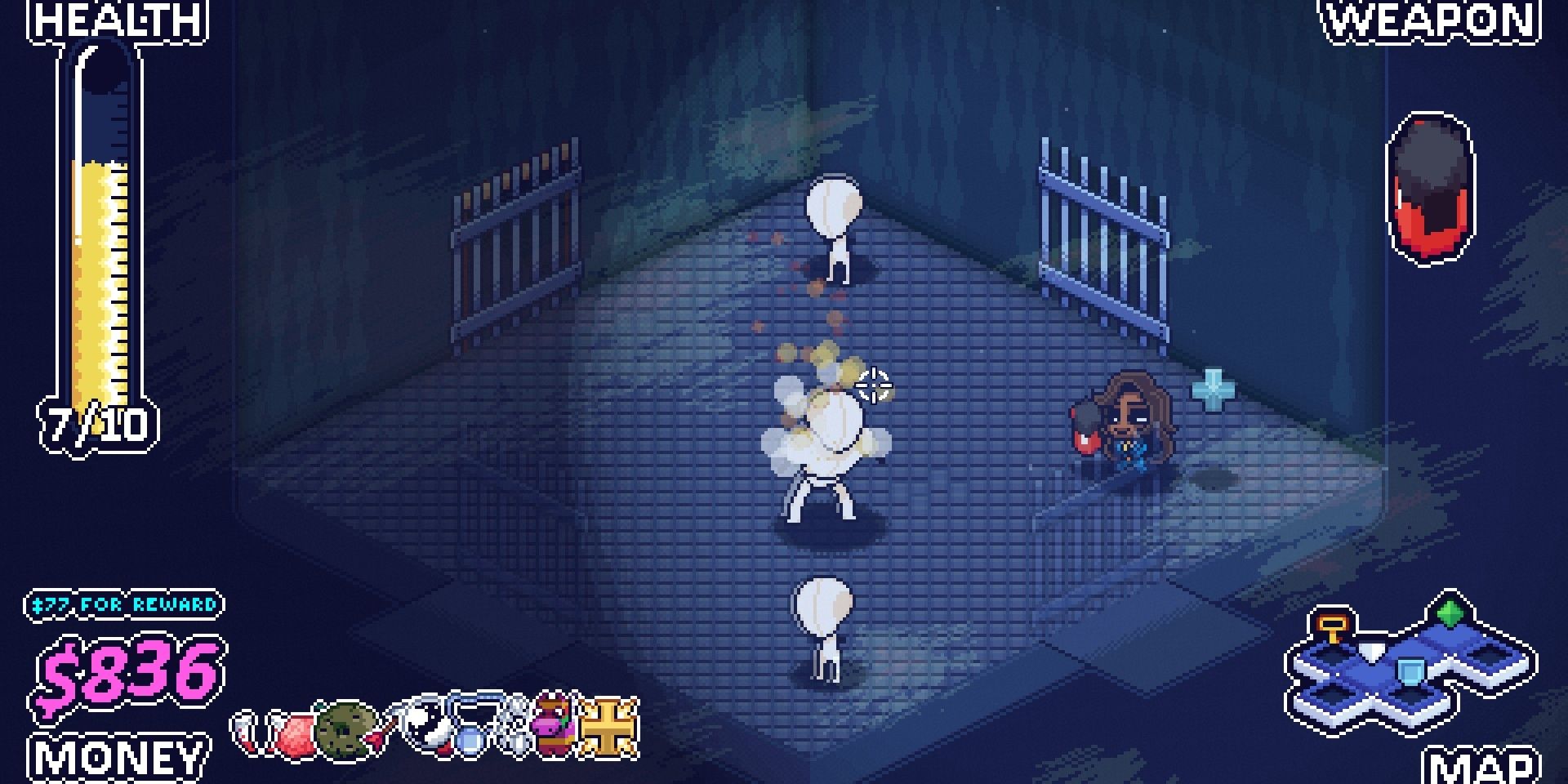Click the moldy green cookie trinket
1568x784 pixels.
pyautogui.click(x=343, y=731)
